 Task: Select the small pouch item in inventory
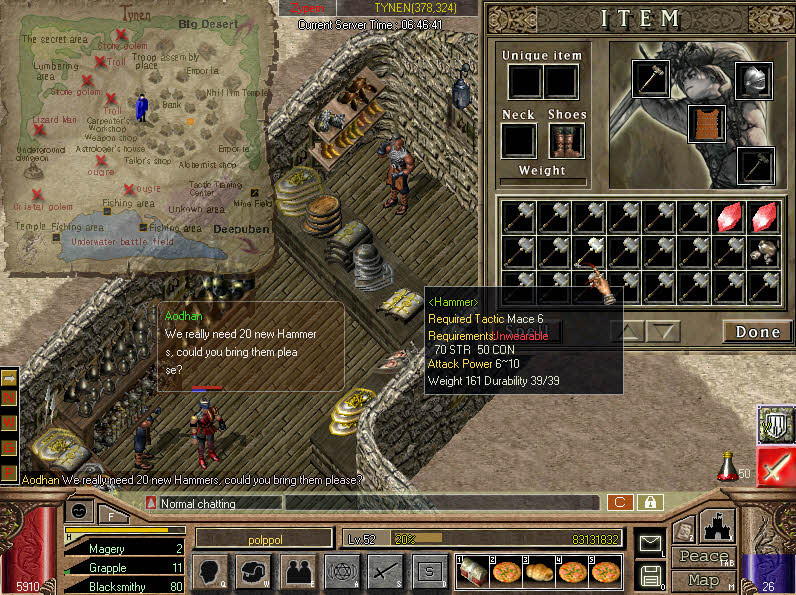[764, 251]
